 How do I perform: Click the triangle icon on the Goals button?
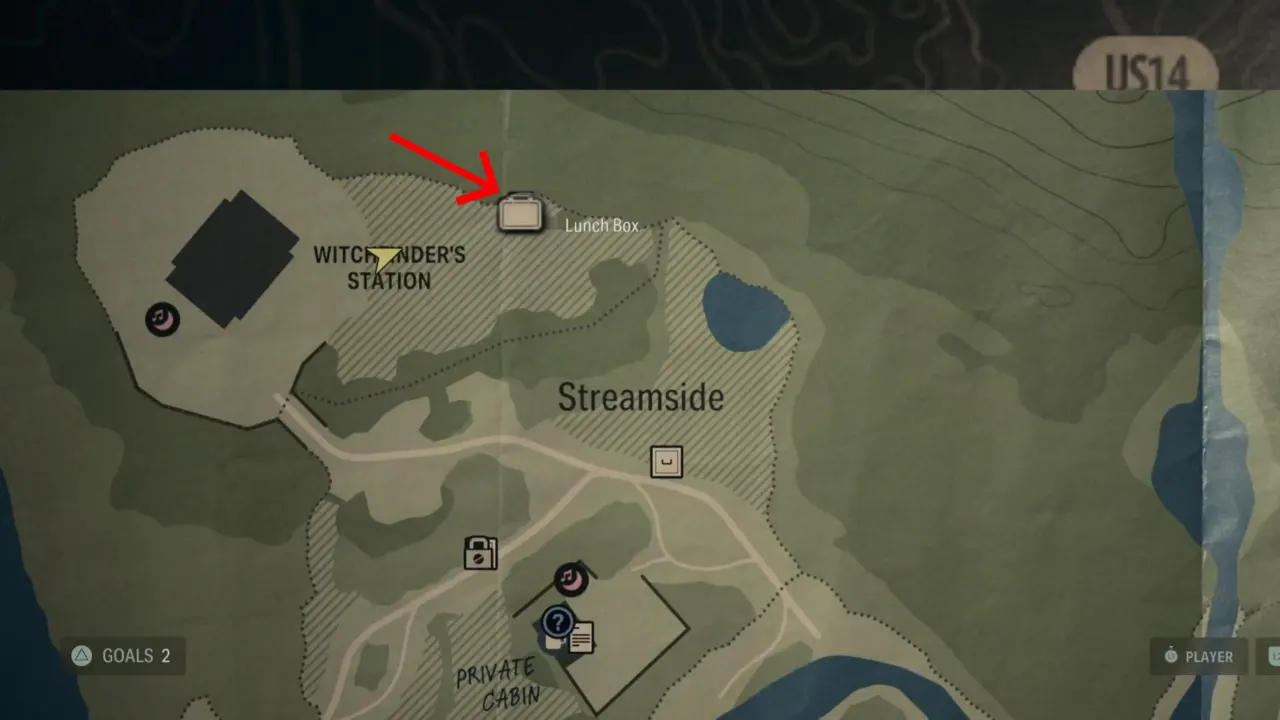coord(80,656)
